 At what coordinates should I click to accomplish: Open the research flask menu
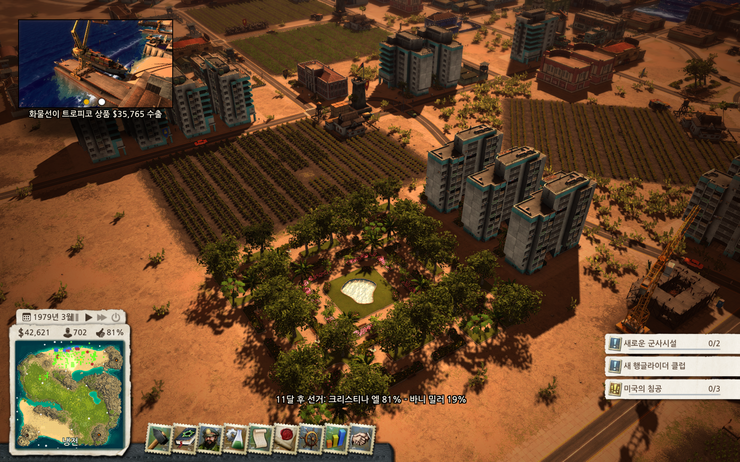point(234,437)
